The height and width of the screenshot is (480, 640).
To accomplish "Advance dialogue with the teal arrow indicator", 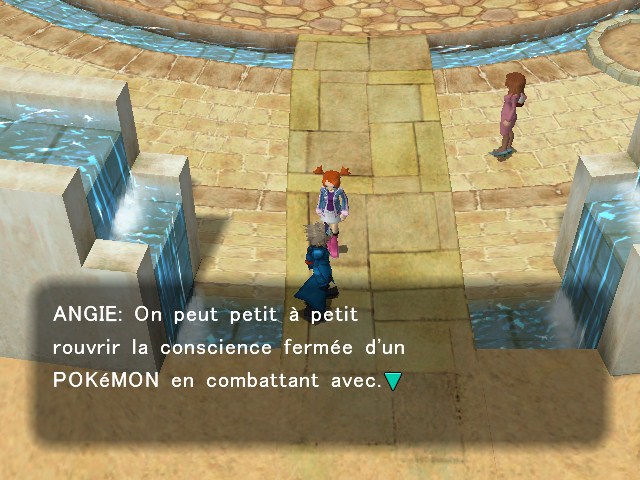I will coord(393,381).
